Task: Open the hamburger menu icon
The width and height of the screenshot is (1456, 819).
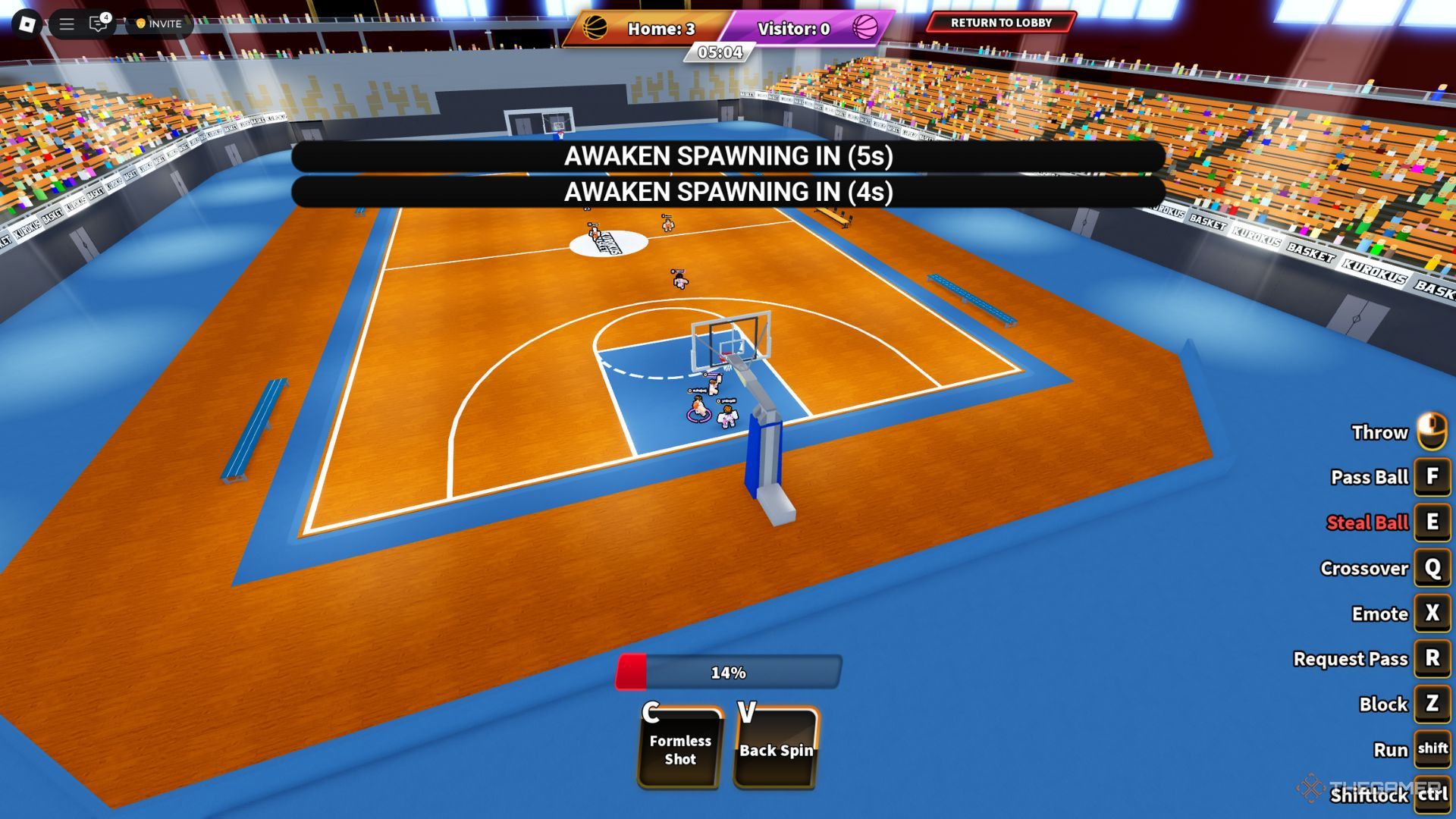Action: (67, 24)
